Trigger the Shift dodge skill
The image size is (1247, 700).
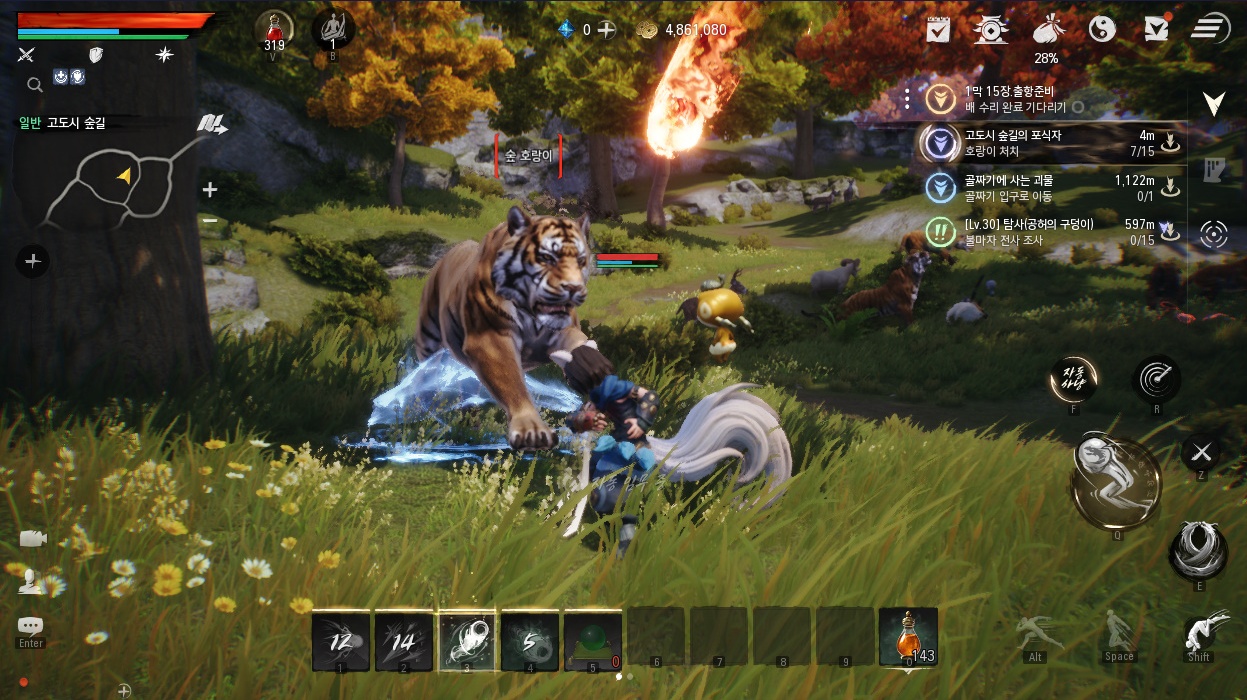click(x=1199, y=633)
